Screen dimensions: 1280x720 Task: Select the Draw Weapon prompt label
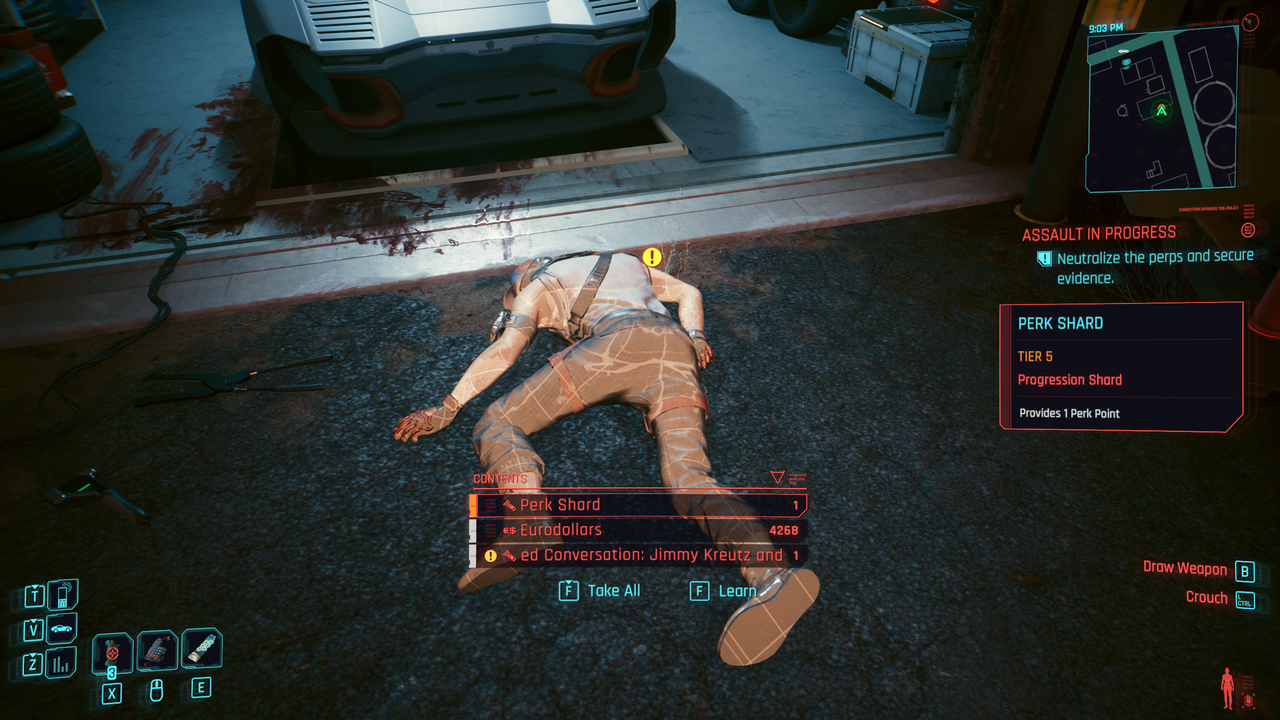tap(1185, 568)
